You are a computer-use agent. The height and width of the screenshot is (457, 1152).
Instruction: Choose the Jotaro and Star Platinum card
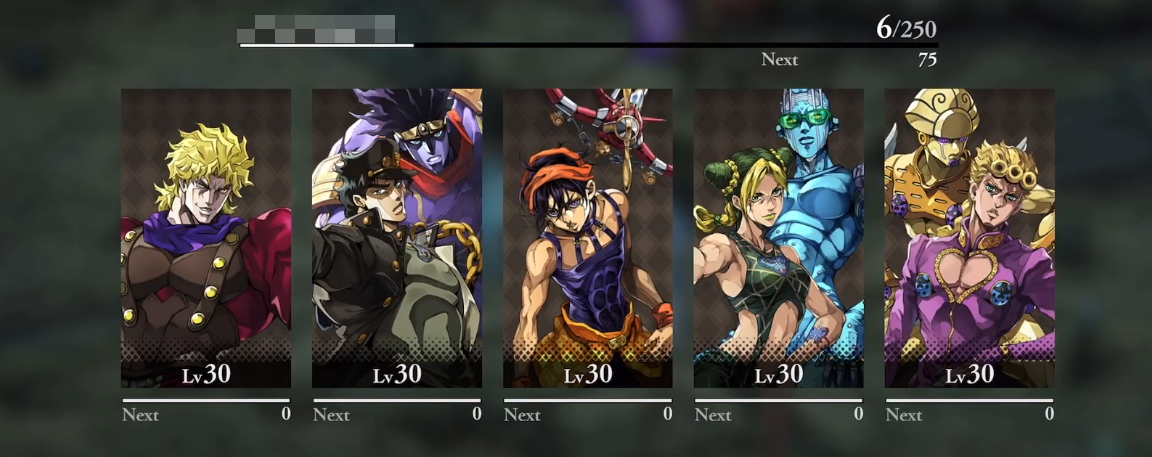(397, 238)
